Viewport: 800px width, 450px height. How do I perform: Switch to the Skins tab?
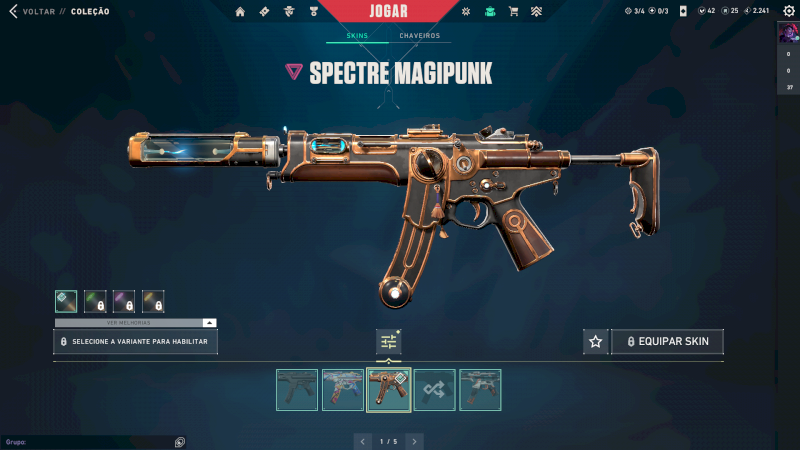(357, 36)
